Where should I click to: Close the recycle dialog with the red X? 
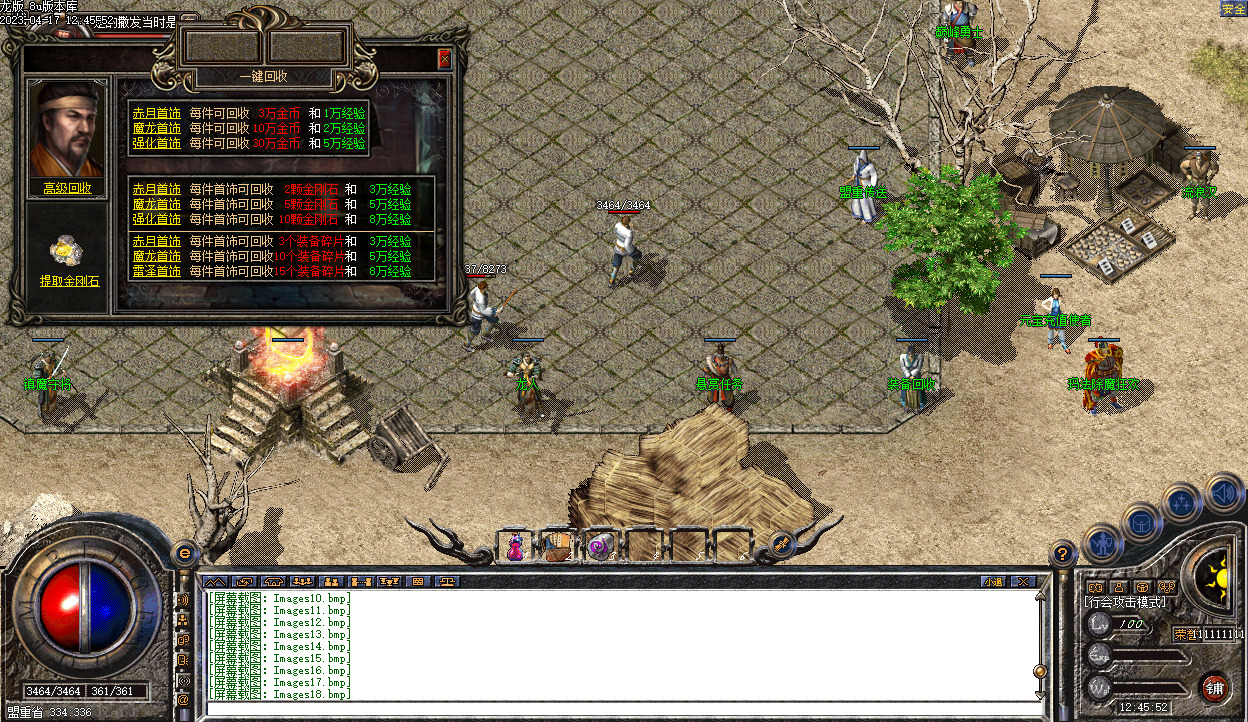(444, 59)
